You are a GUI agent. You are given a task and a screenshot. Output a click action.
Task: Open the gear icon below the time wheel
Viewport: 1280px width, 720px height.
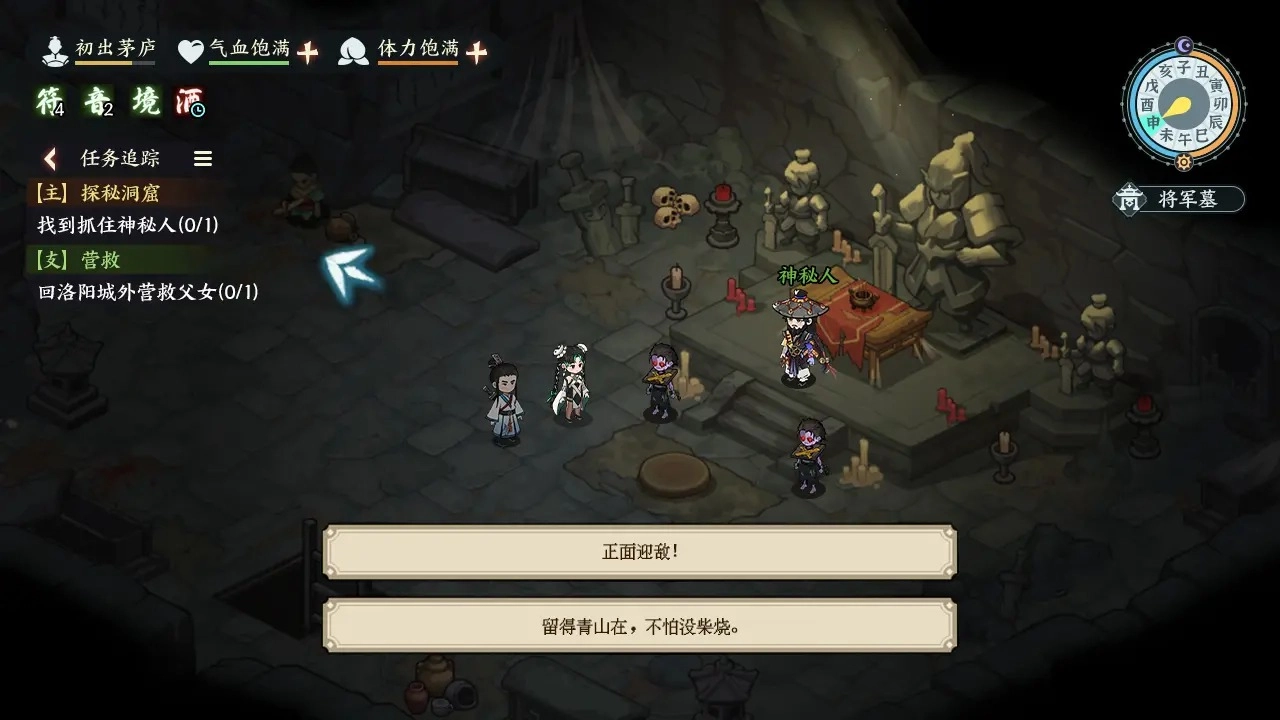(x=1184, y=161)
